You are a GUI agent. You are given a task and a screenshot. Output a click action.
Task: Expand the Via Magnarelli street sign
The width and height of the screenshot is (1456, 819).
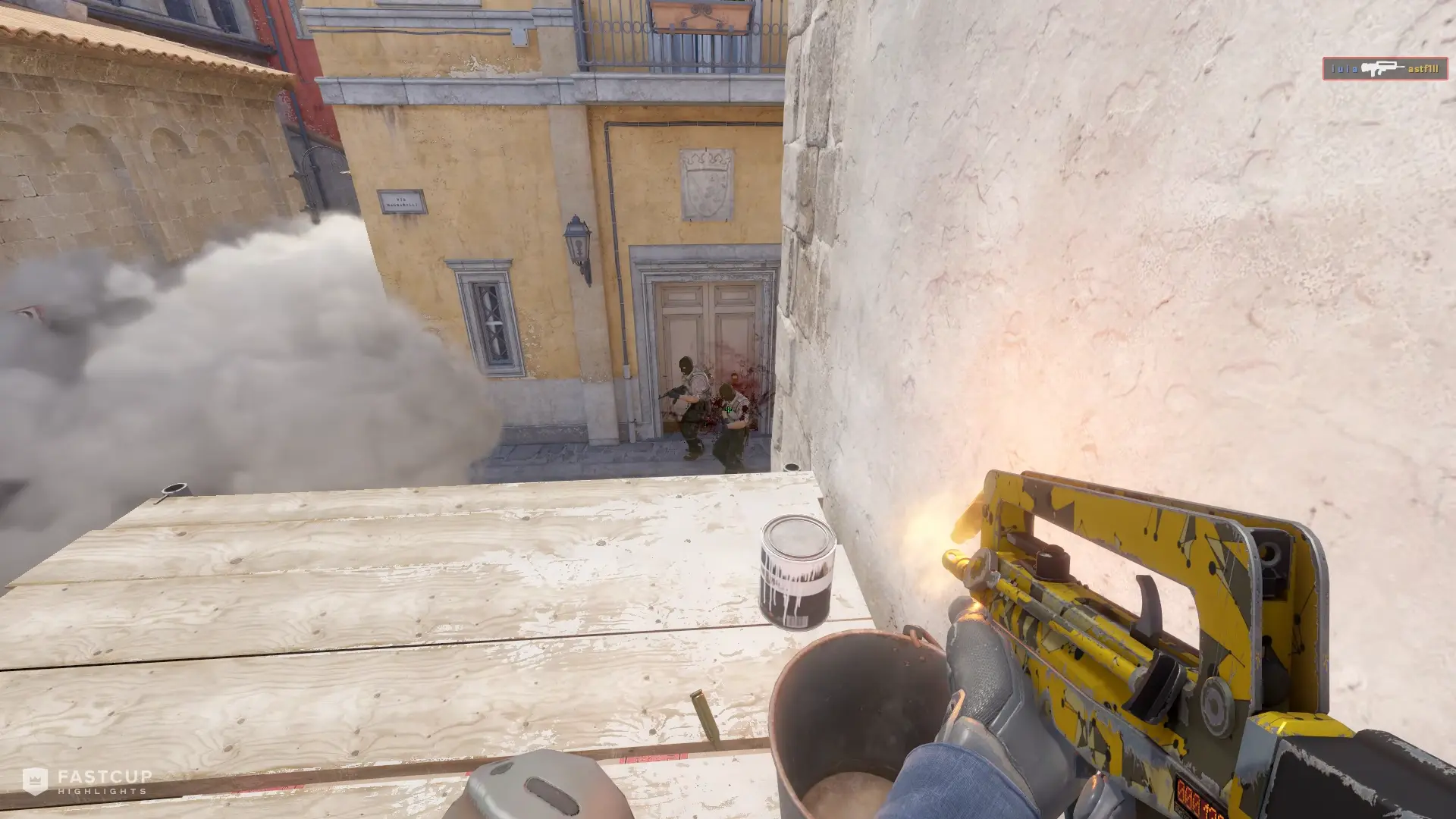(x=400, y=202)
